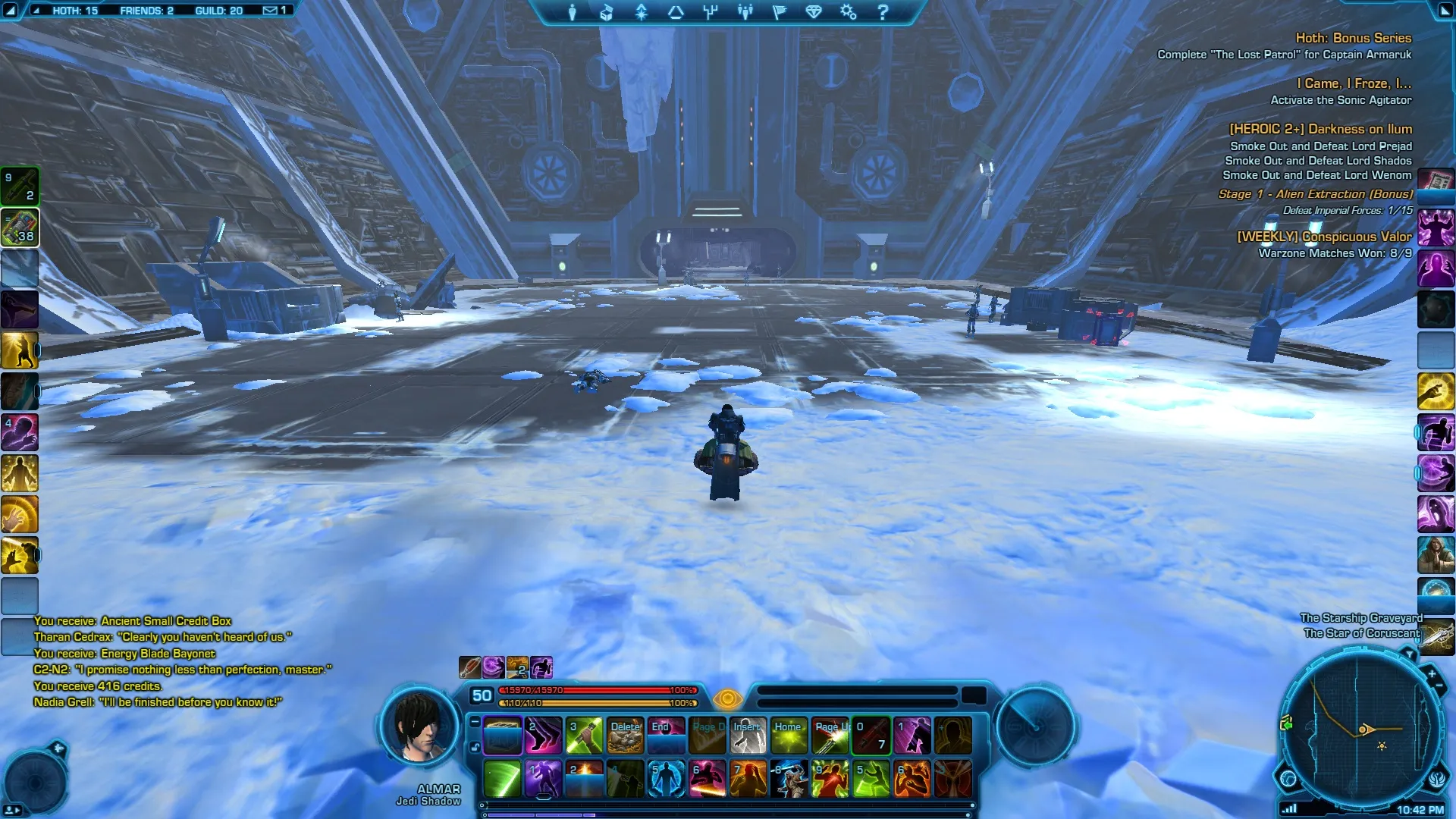Open the world map globe button

click(1288, 778)
